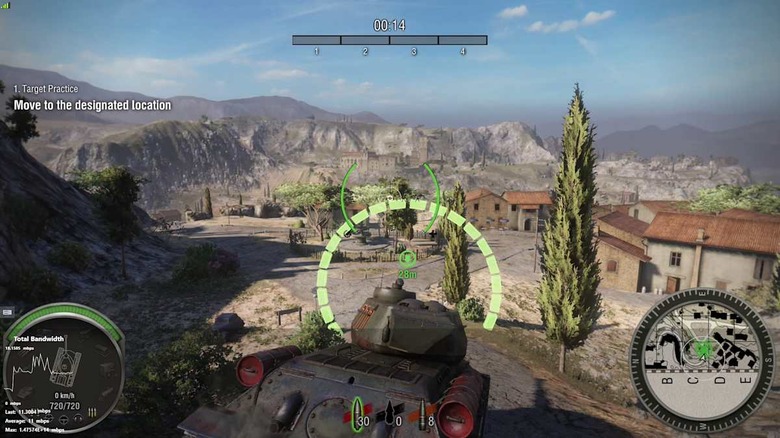
Task: Click the circular minimap
Action: [701, 360]
